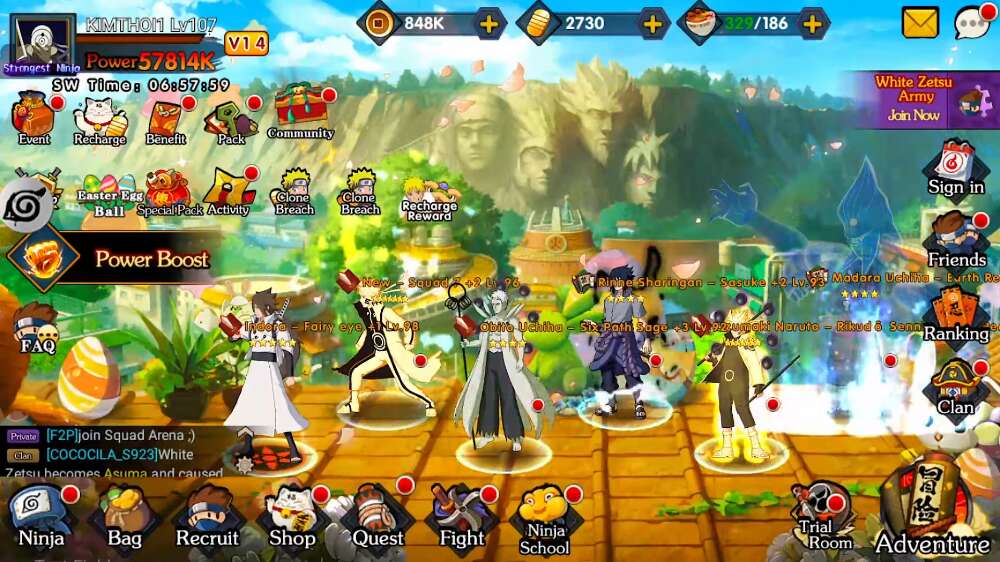Open the Event icon
Image resolution: width=1000 pixels, height=562 pixels.
pos(34,120)
